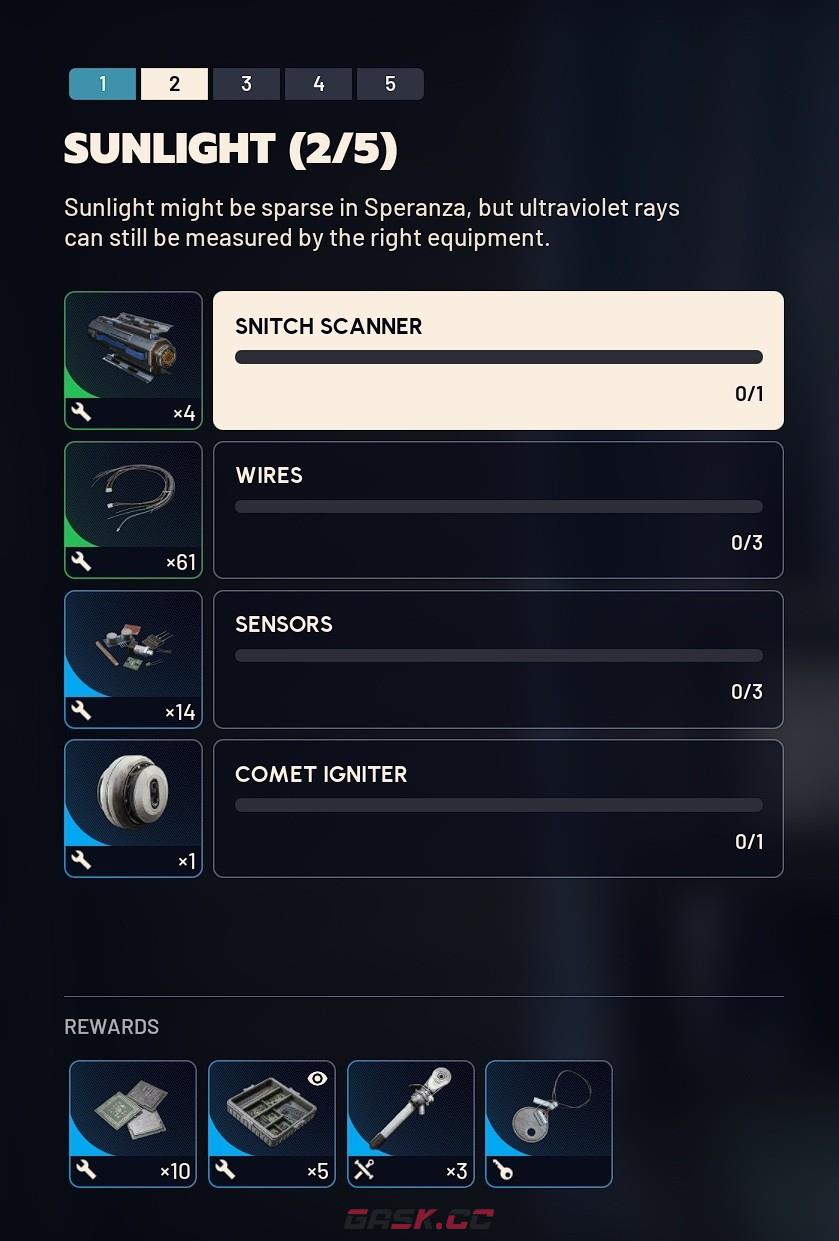Select the tool handle reward with ×3
The height and width of the screenshot is (1241, 839).
[411, 1123]
